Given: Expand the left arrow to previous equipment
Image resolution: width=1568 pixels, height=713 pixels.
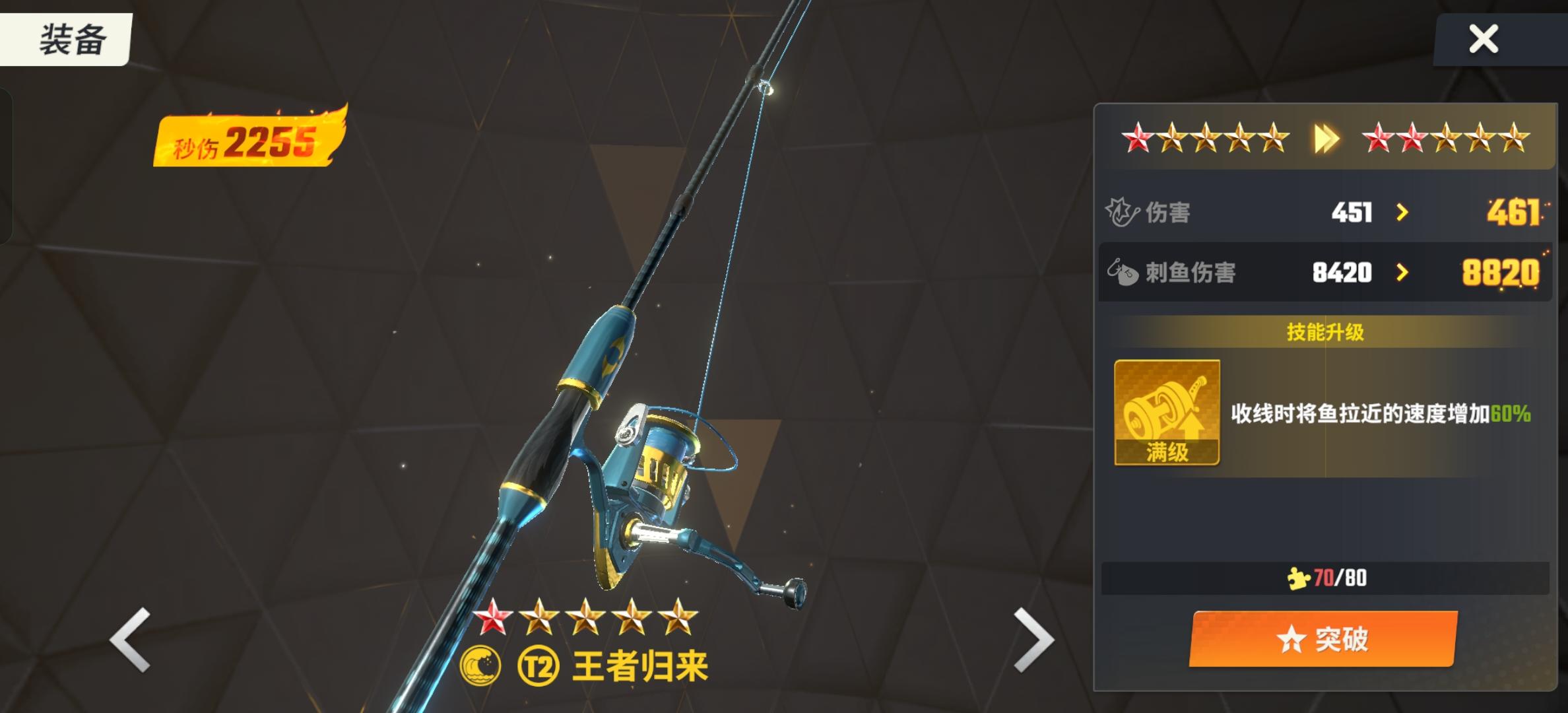Looking at the screenshot, I should tap(130, 639).
